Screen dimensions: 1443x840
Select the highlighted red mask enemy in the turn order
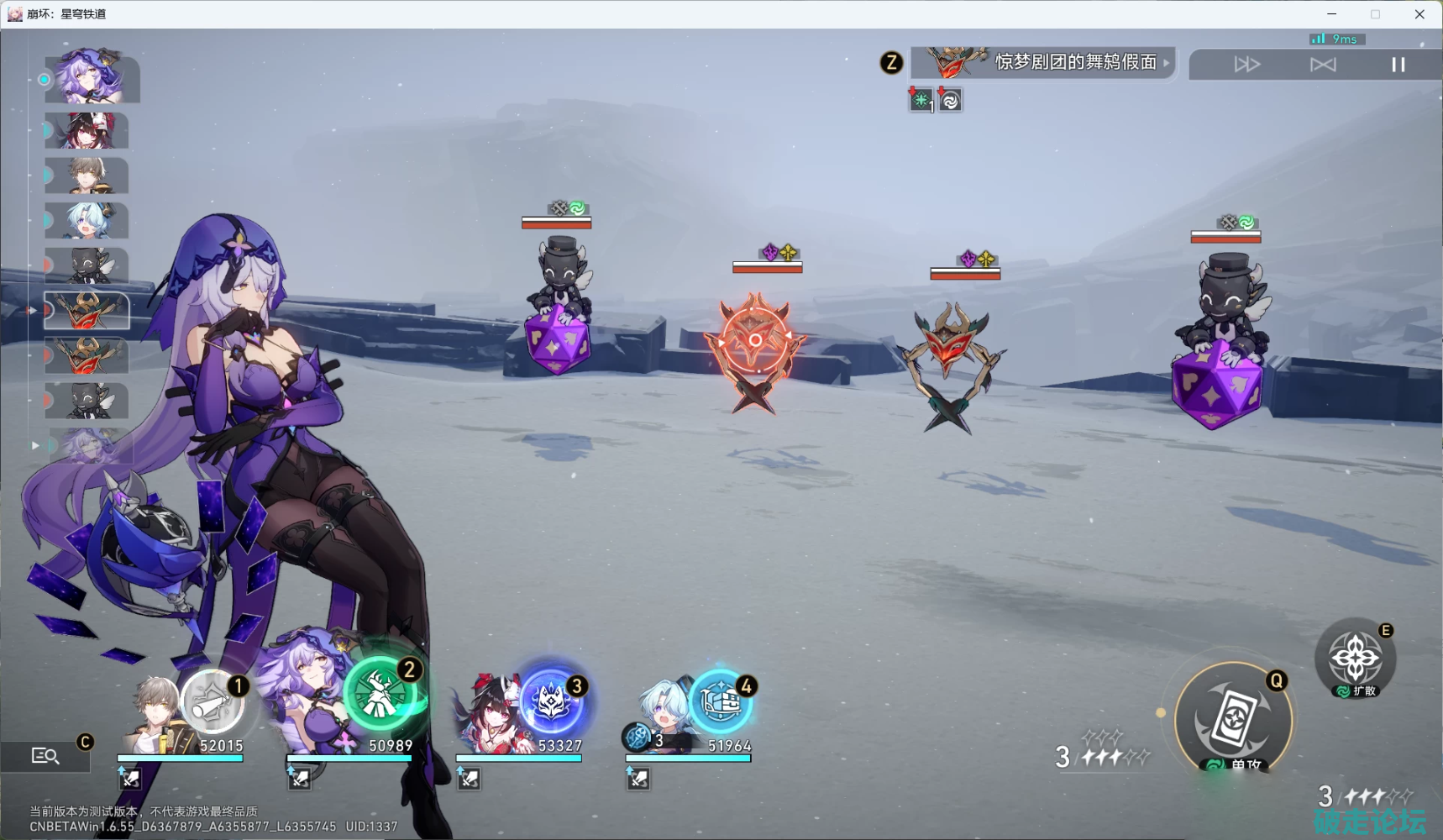tap(87, 311)
